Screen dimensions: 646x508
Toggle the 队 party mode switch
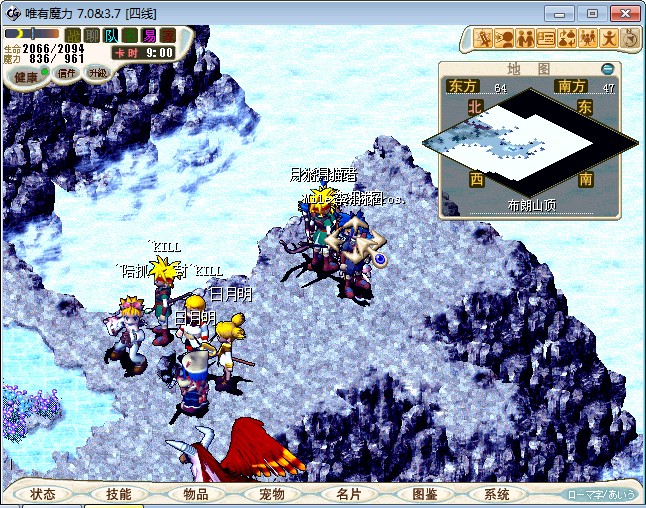coord(110,35)
